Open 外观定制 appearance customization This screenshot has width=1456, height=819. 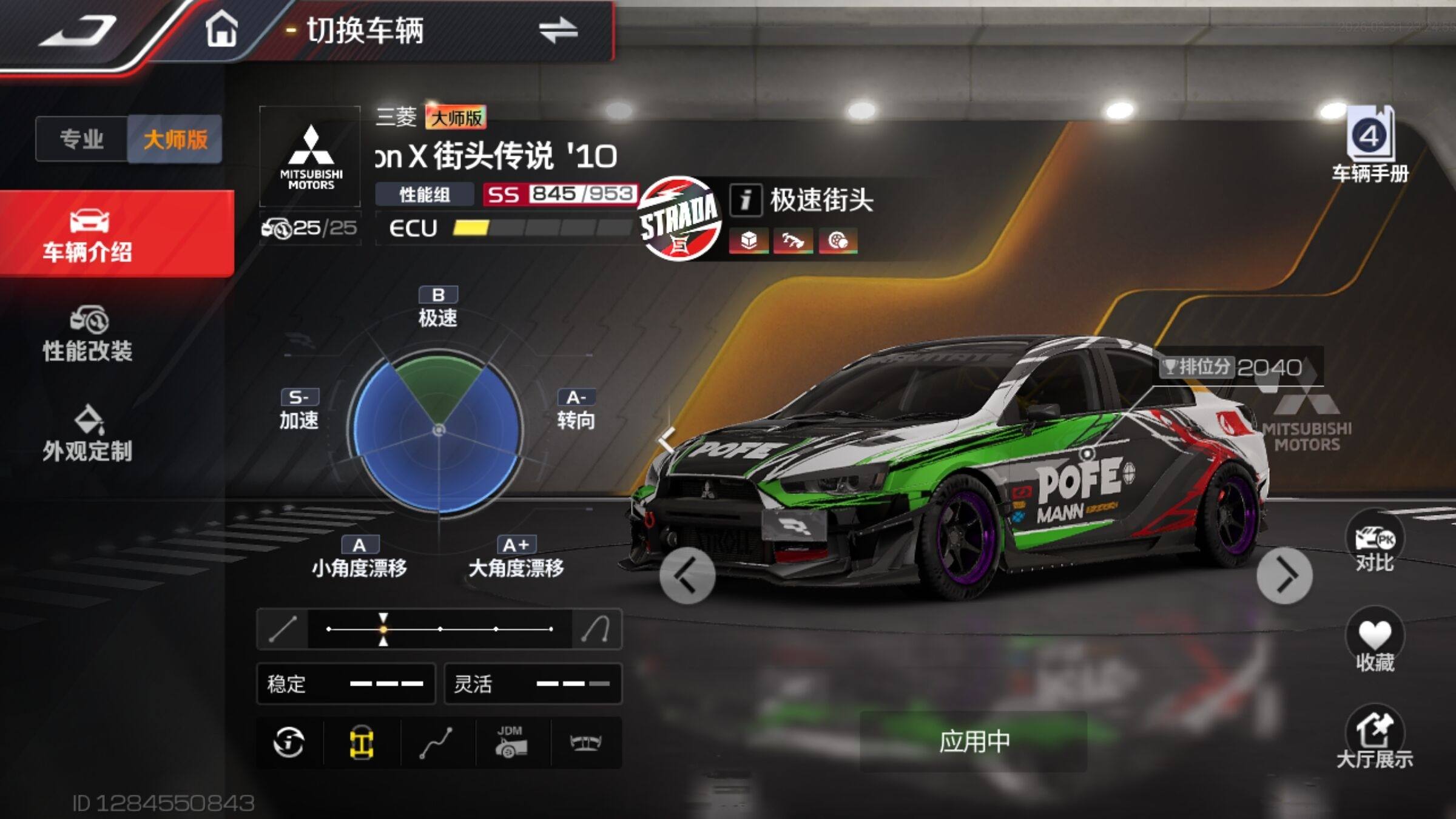[88, 434]
